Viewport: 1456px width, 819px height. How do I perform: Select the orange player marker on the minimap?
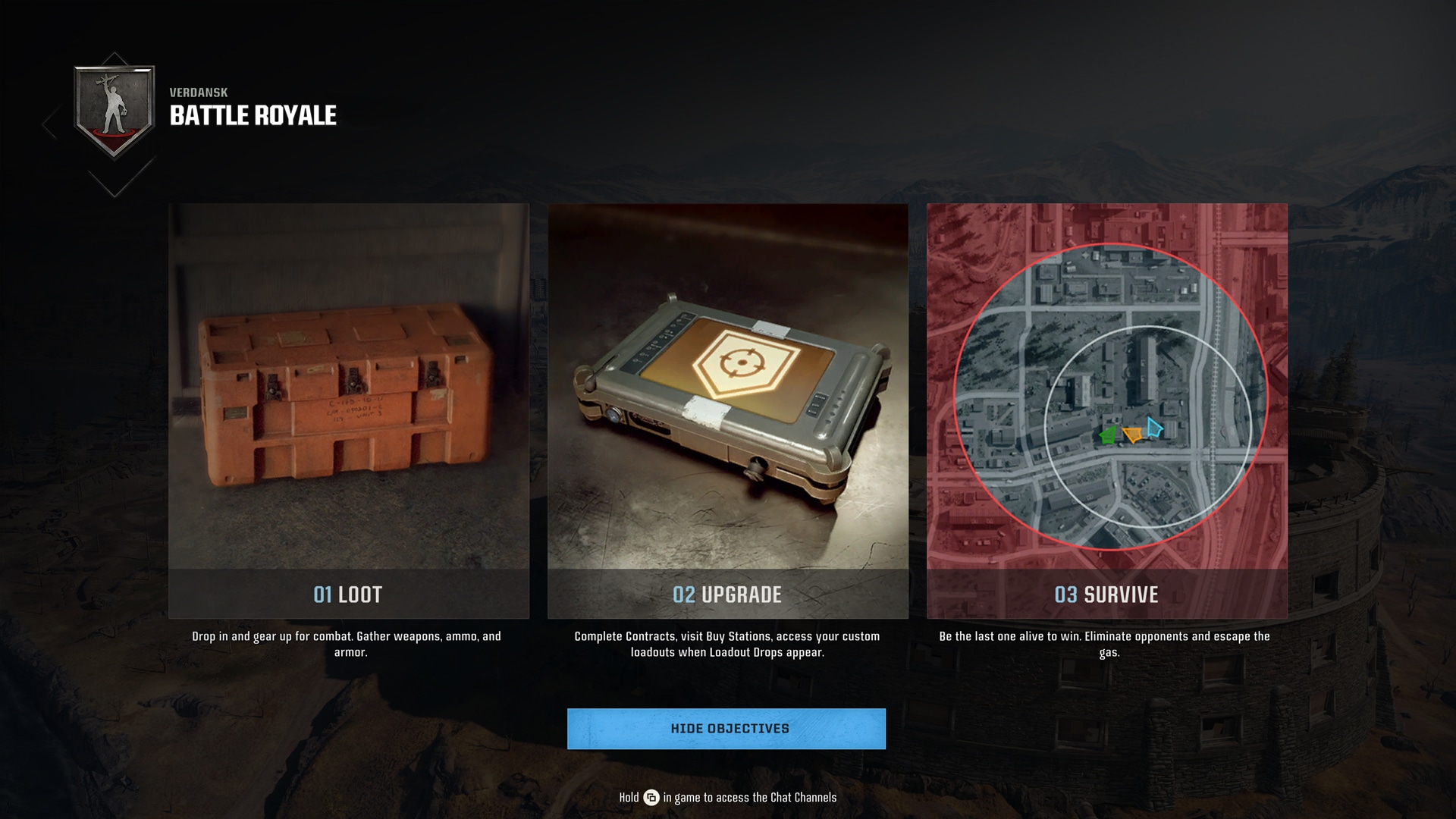[x=1131, y=435]
